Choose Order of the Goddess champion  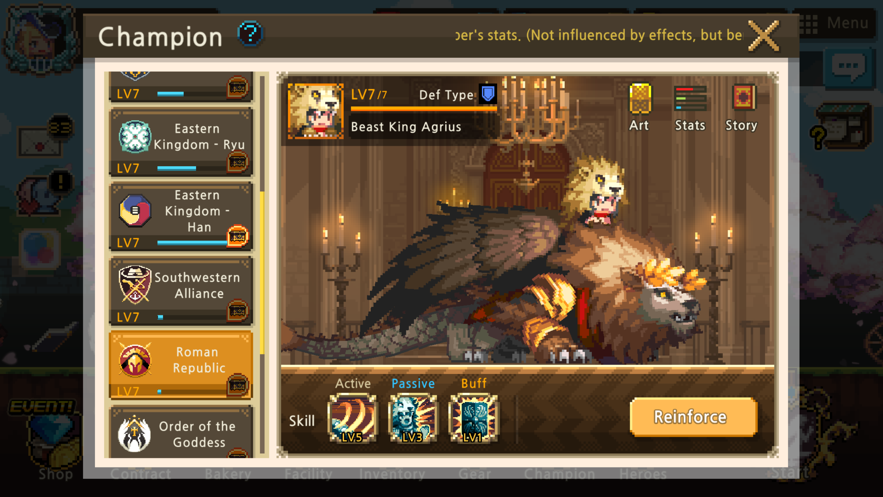(180, 433)
